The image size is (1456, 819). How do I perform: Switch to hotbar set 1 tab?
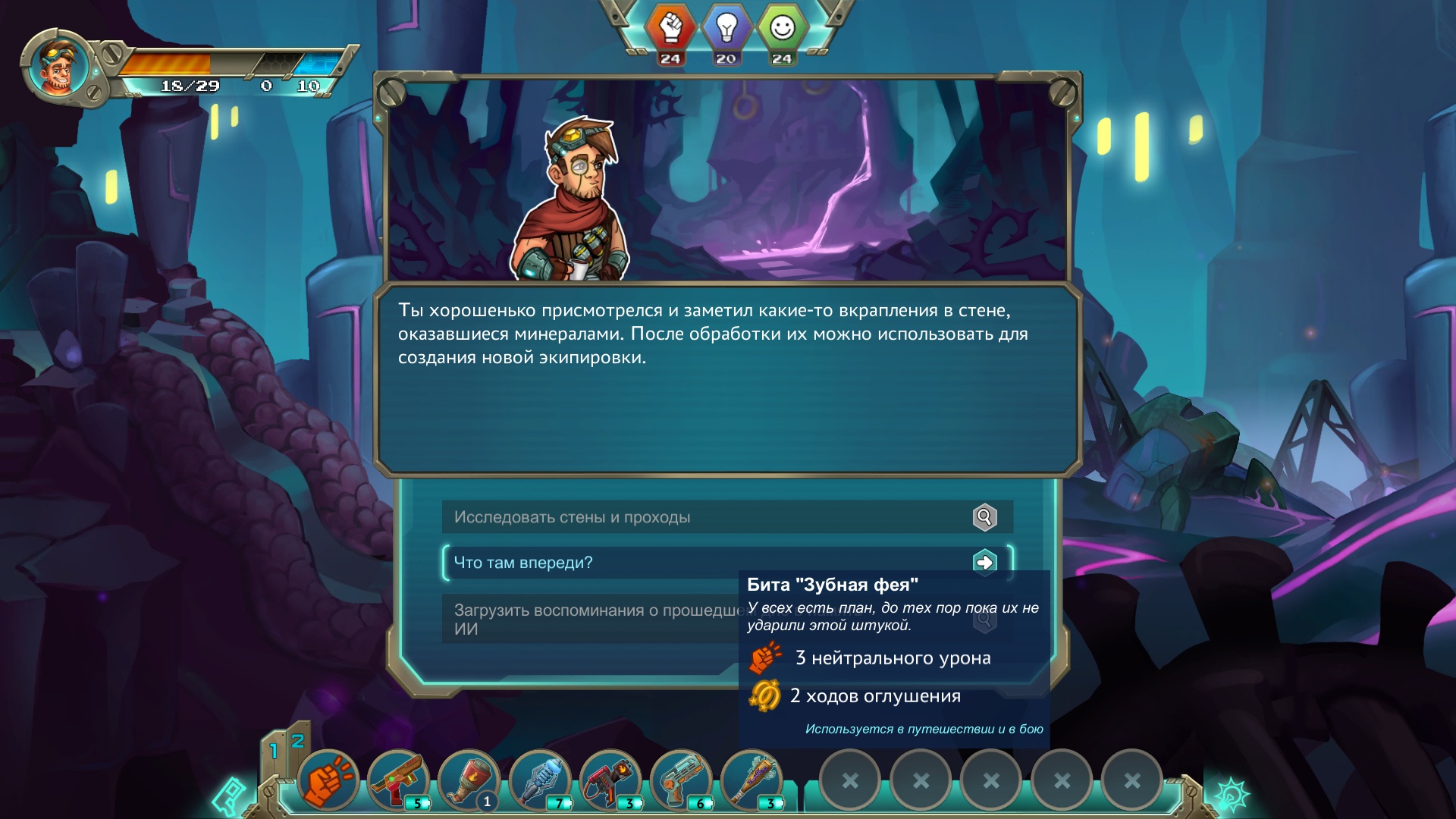click(274, 752)
